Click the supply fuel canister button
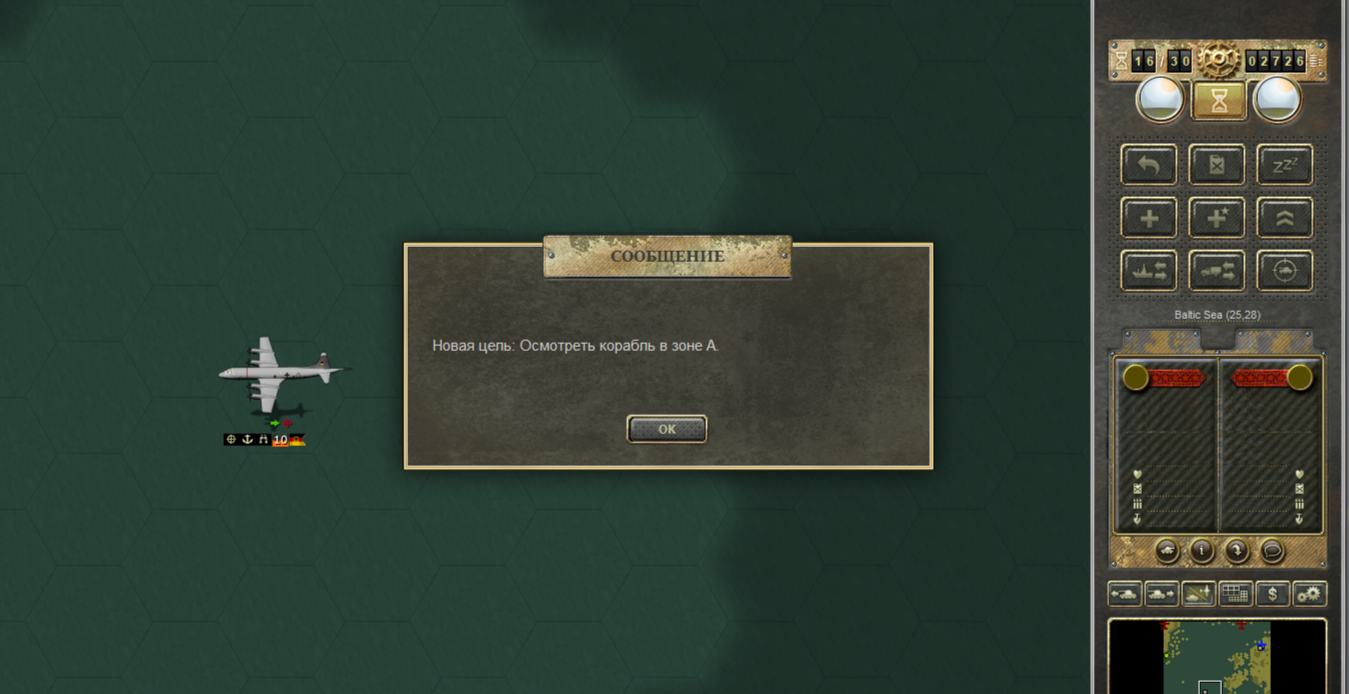 tap(1217, 165)
